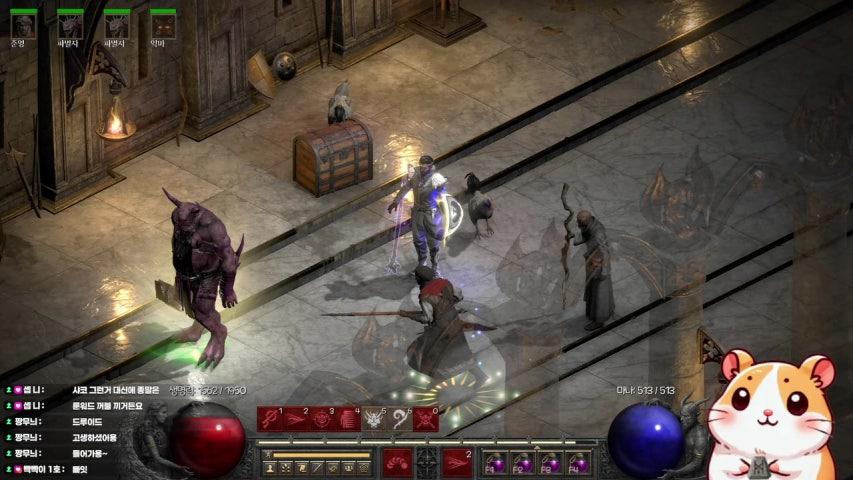Select the 악마 summon portrait

[163, 24]
